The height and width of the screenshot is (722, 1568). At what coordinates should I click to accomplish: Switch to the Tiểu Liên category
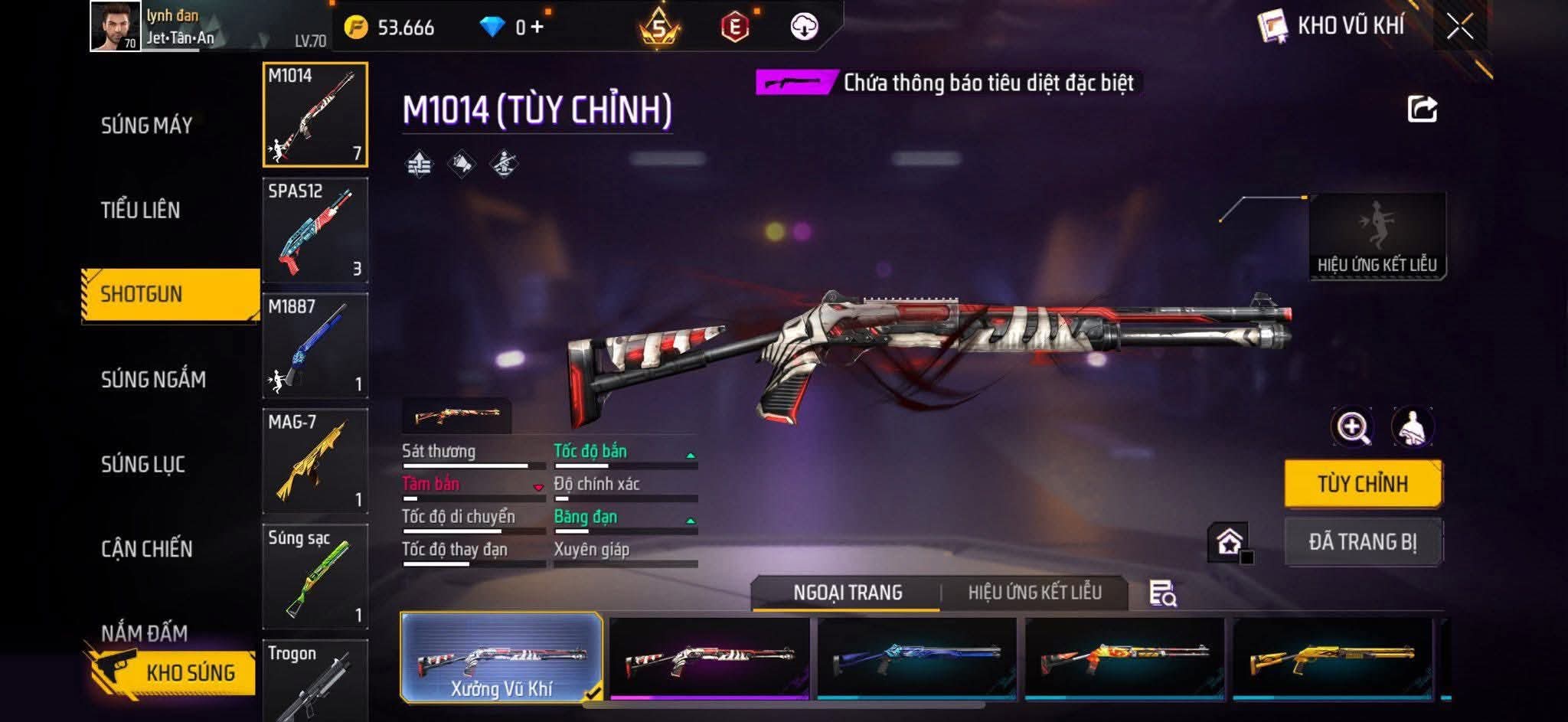click(140, 210)
